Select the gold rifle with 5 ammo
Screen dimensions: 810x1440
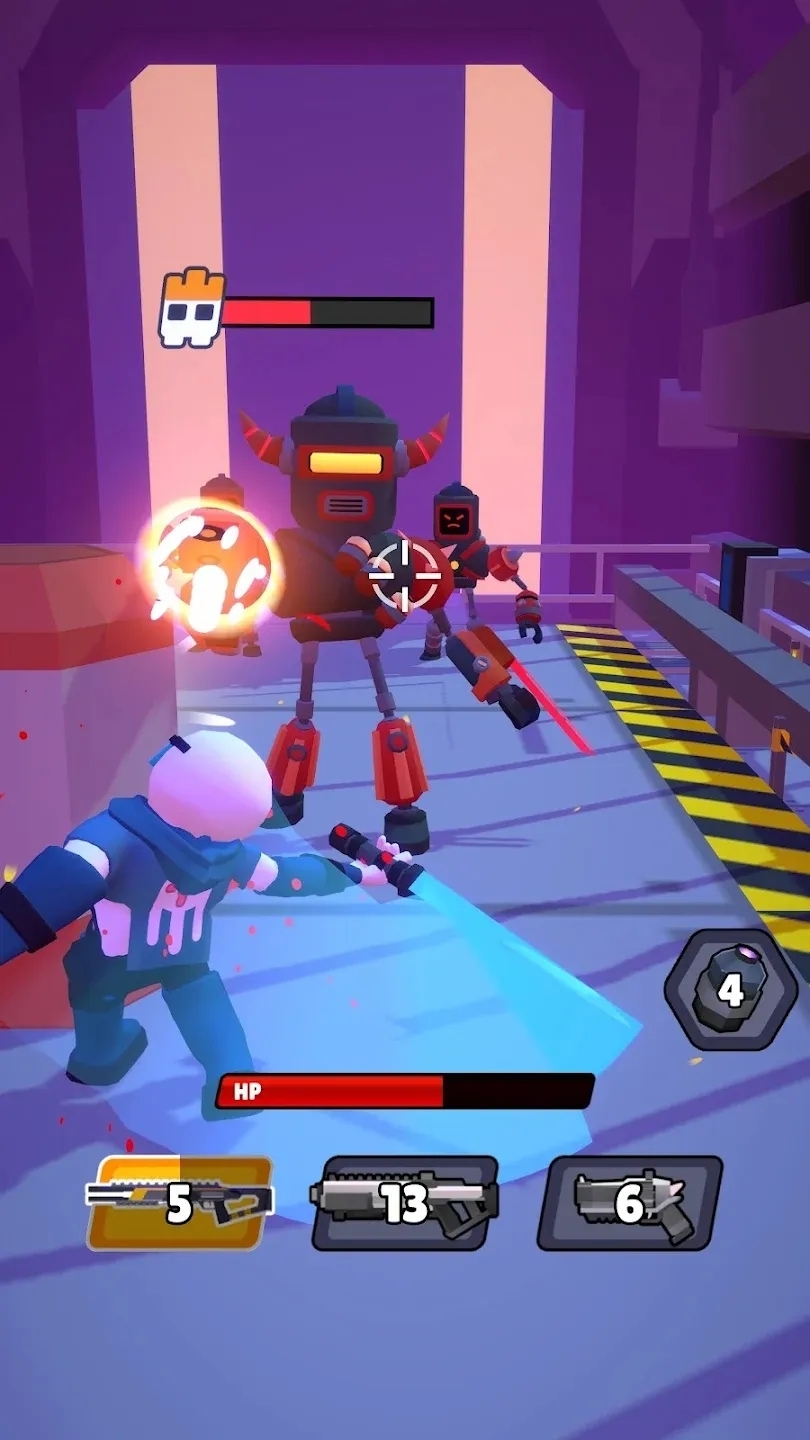click(180, 1203)
